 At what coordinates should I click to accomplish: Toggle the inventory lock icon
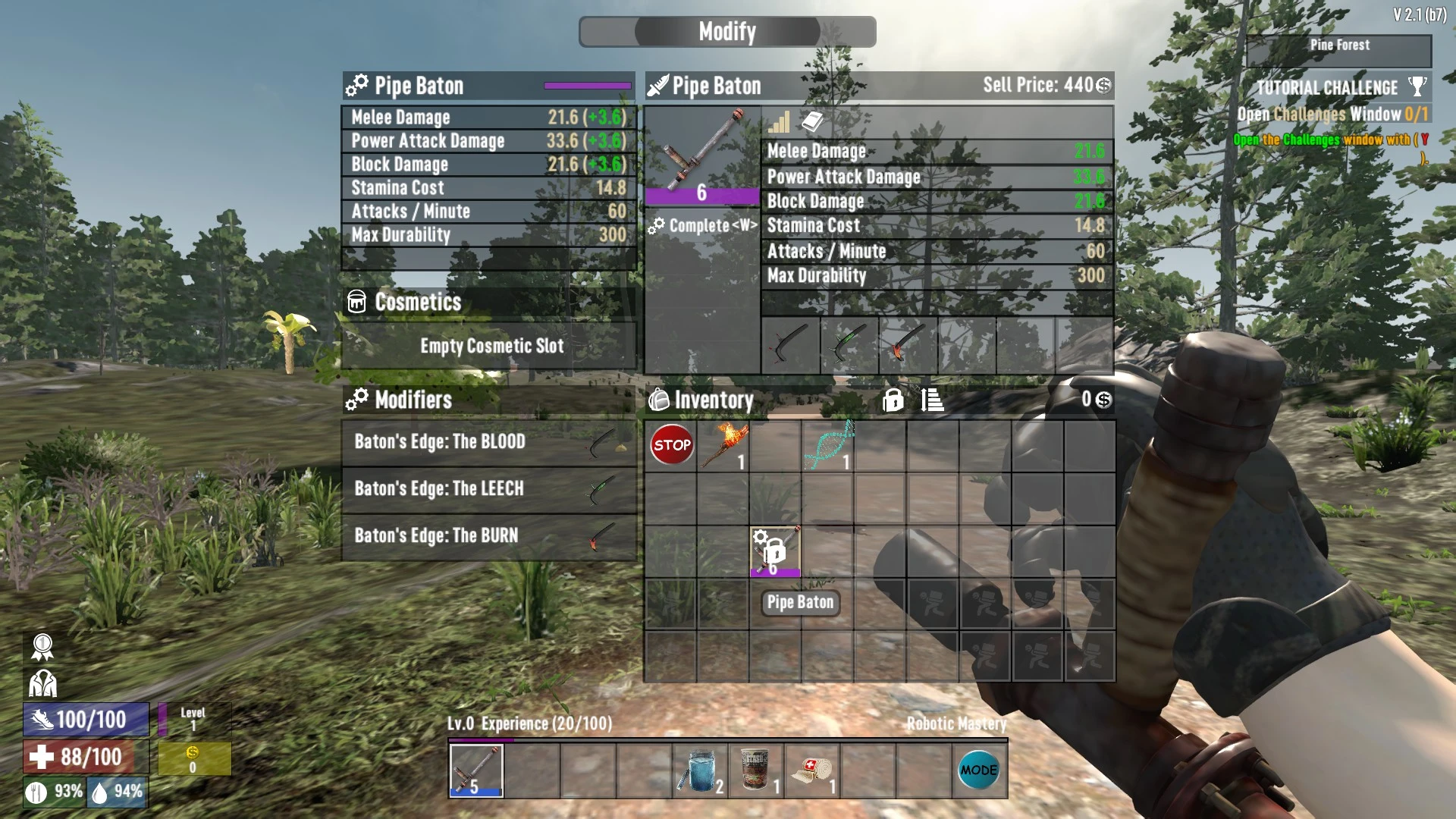click(893, 400)
